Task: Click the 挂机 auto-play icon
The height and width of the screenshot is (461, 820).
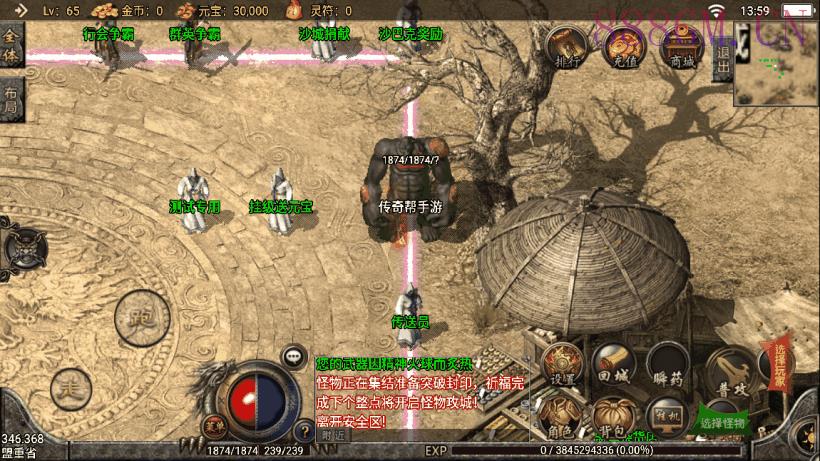Action: point(664,416)
